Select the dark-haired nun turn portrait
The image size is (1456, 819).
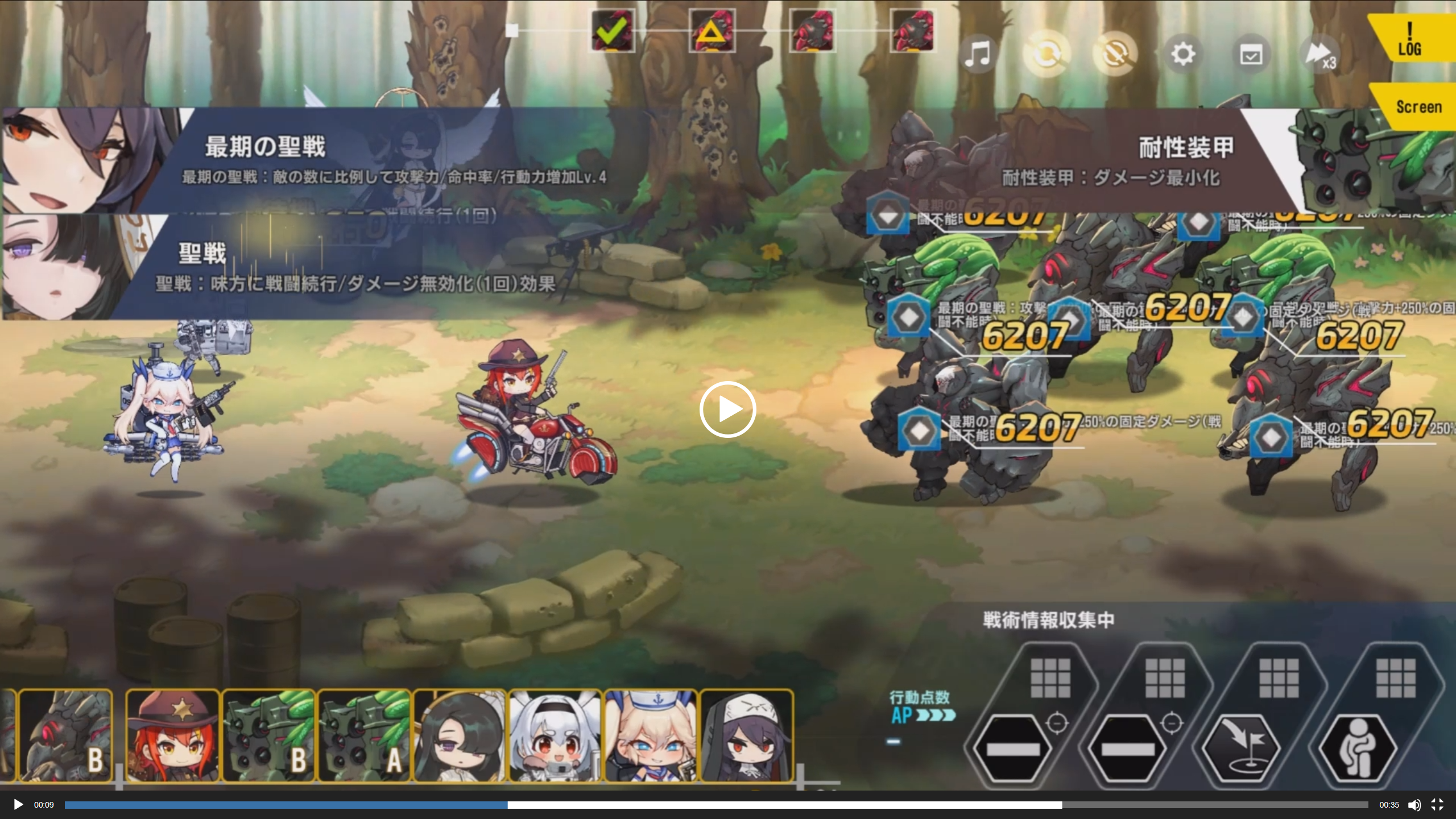[747, 735]
